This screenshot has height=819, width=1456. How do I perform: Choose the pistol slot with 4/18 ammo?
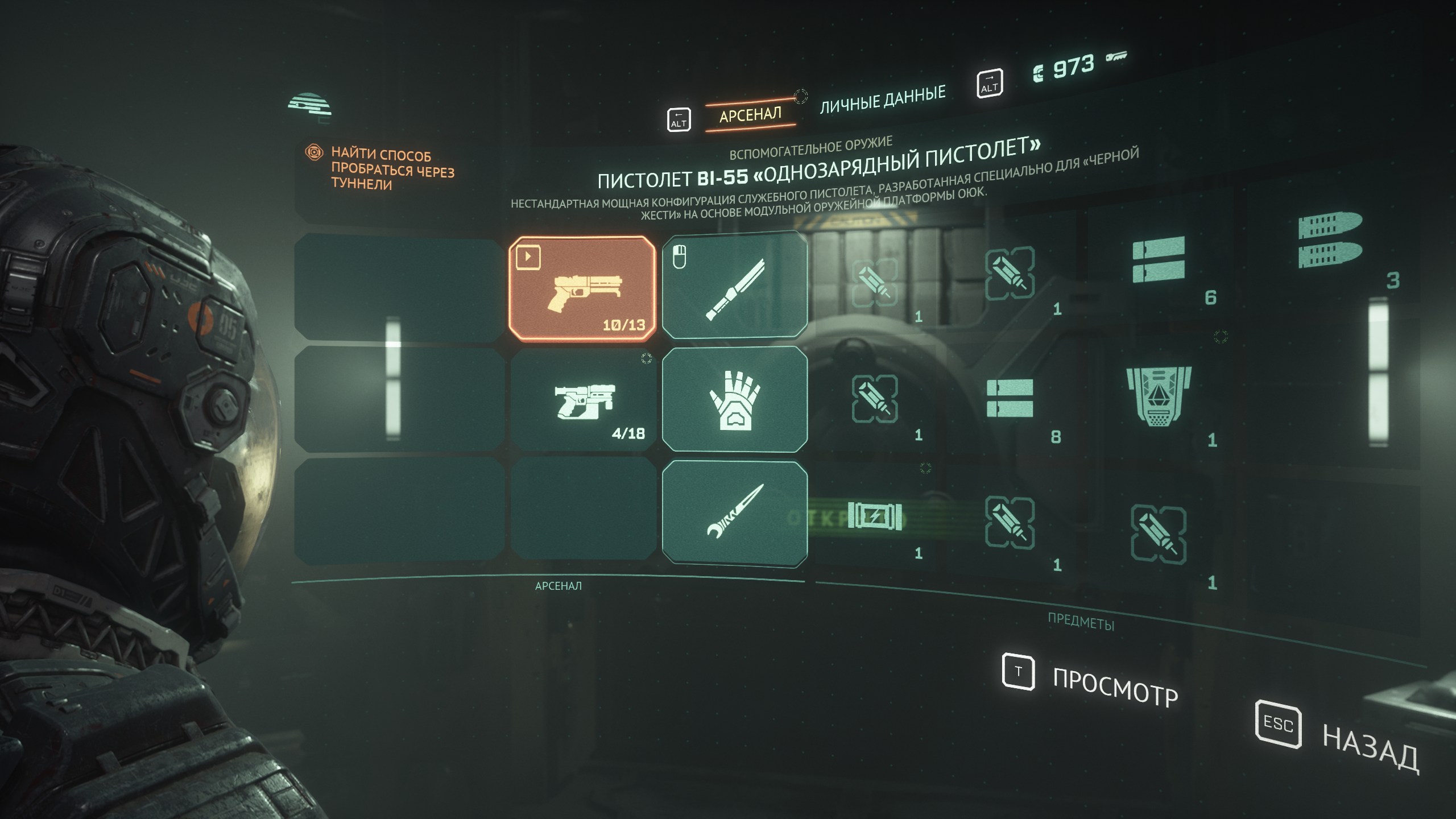(x=584, y=400)
